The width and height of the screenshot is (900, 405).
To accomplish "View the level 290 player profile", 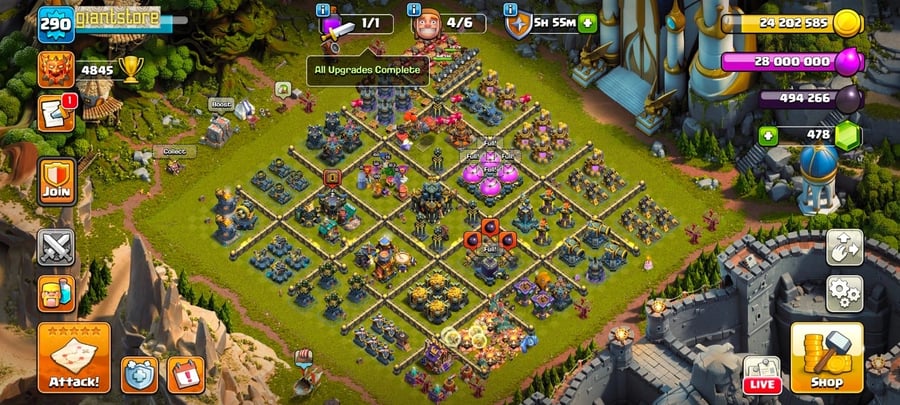I will click(56, 24).
